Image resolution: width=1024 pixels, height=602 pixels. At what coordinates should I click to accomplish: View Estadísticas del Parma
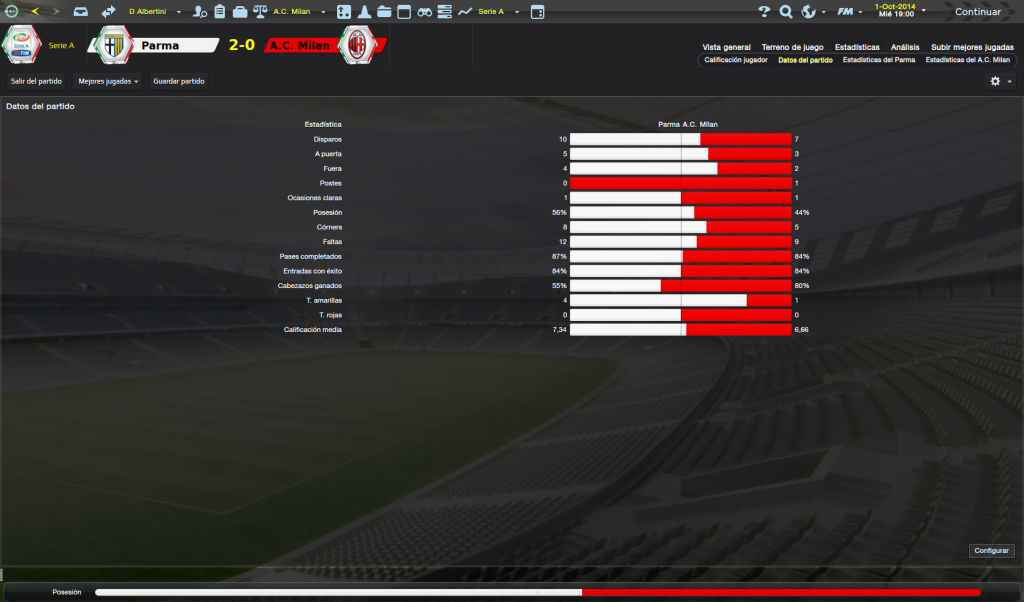(878, 60)
